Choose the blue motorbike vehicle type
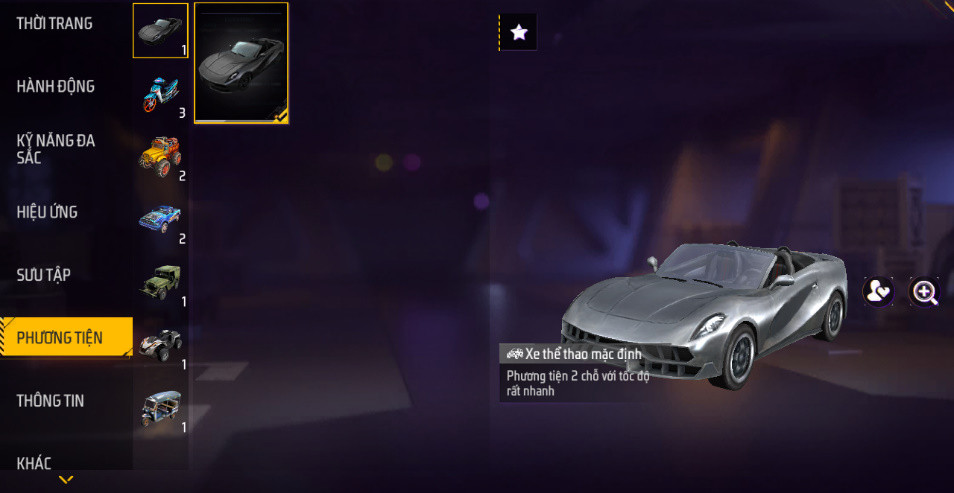The width and height of the screenshot is (954, 493). (x=160, y=94)
